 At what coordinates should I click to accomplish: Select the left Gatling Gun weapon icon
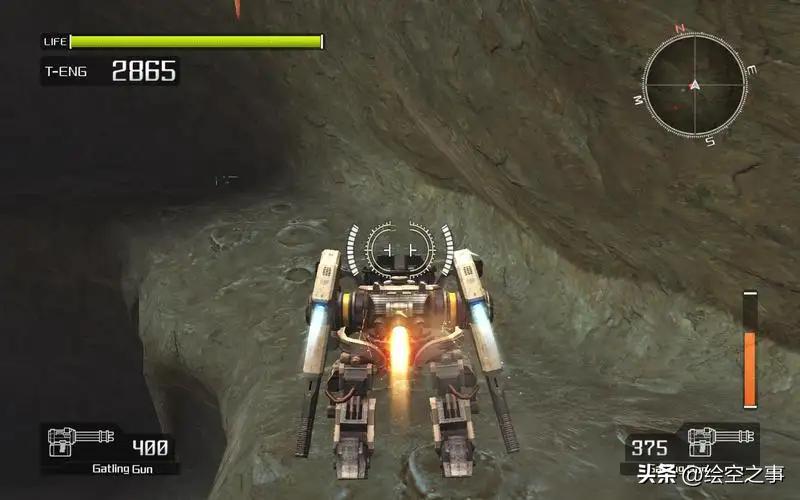pos(80,440)
